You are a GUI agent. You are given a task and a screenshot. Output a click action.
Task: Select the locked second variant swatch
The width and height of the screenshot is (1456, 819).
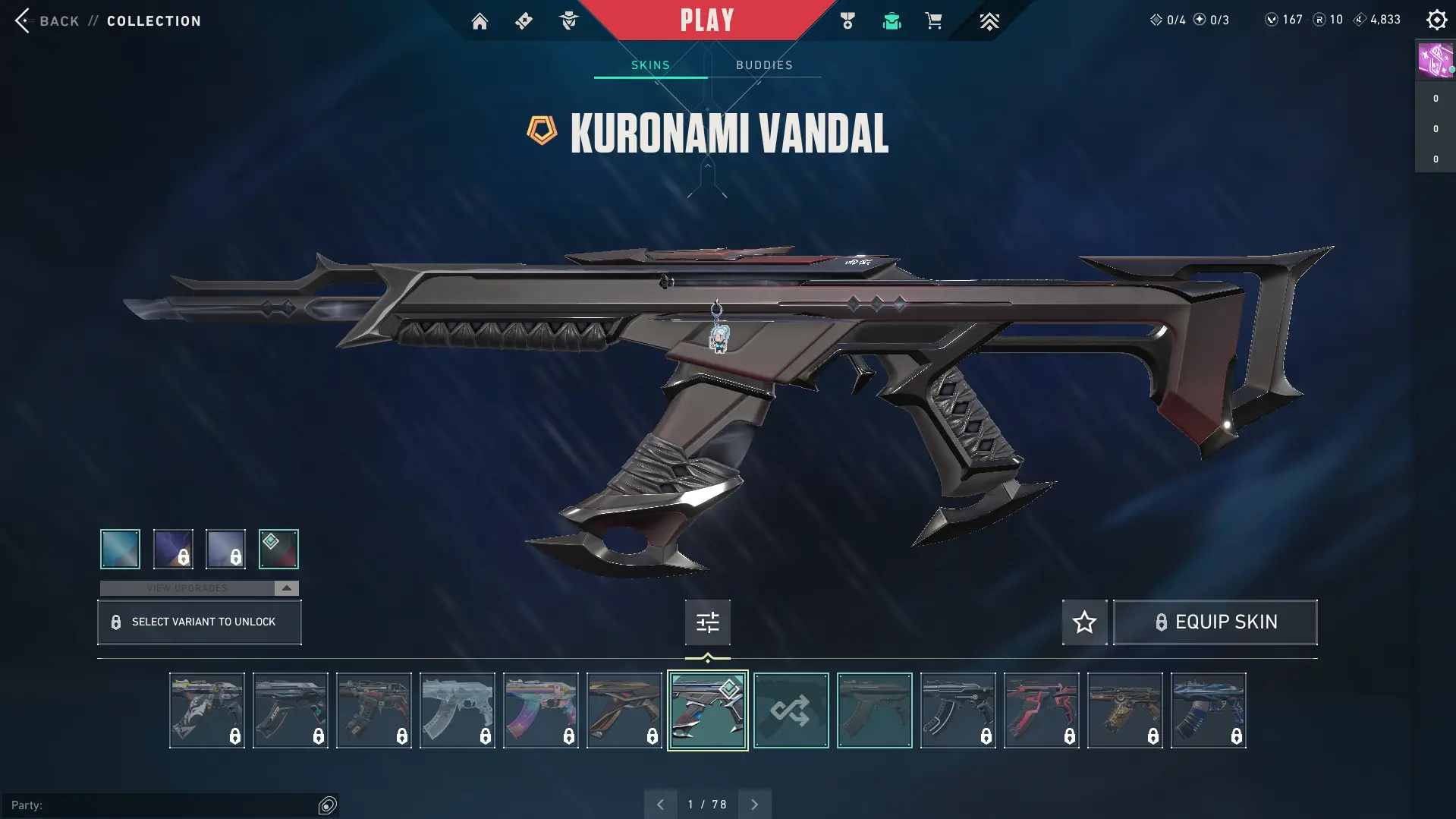172,548
